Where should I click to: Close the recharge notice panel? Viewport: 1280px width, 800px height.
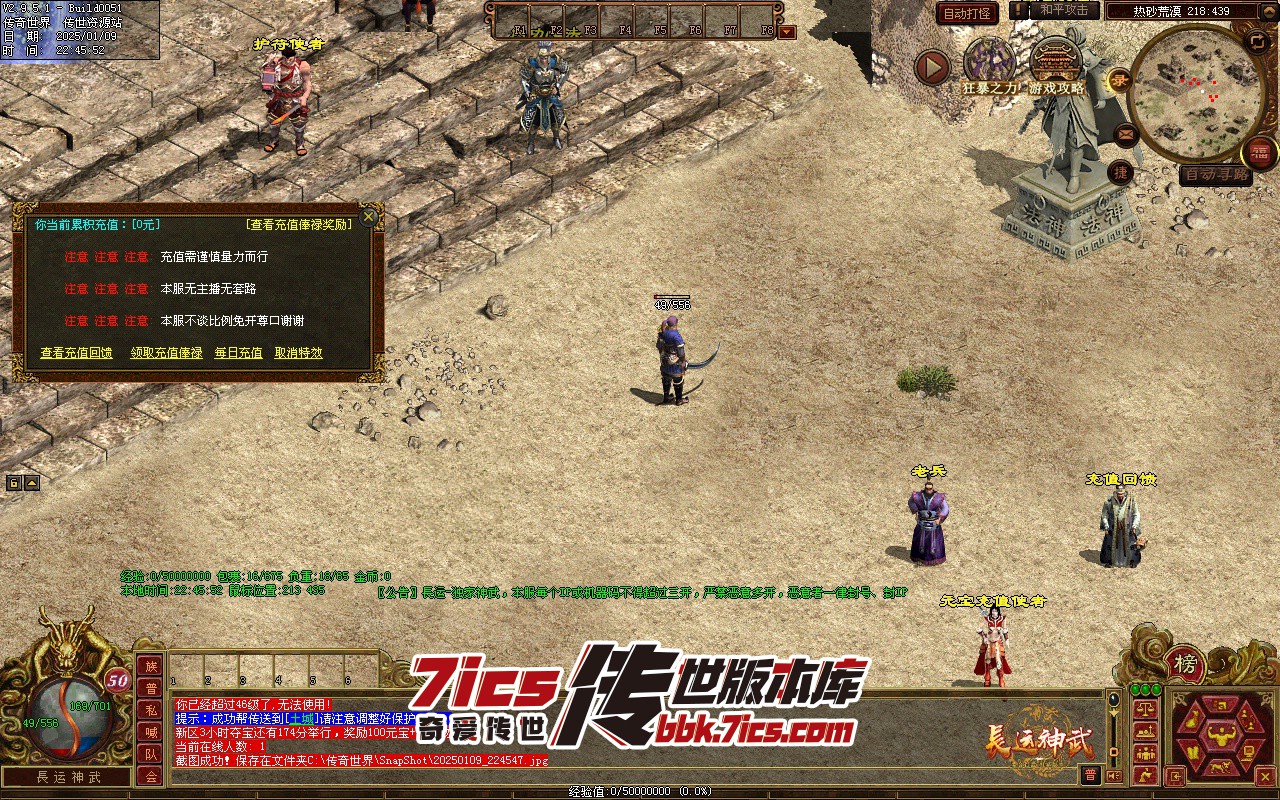click(x=369, y=216)
